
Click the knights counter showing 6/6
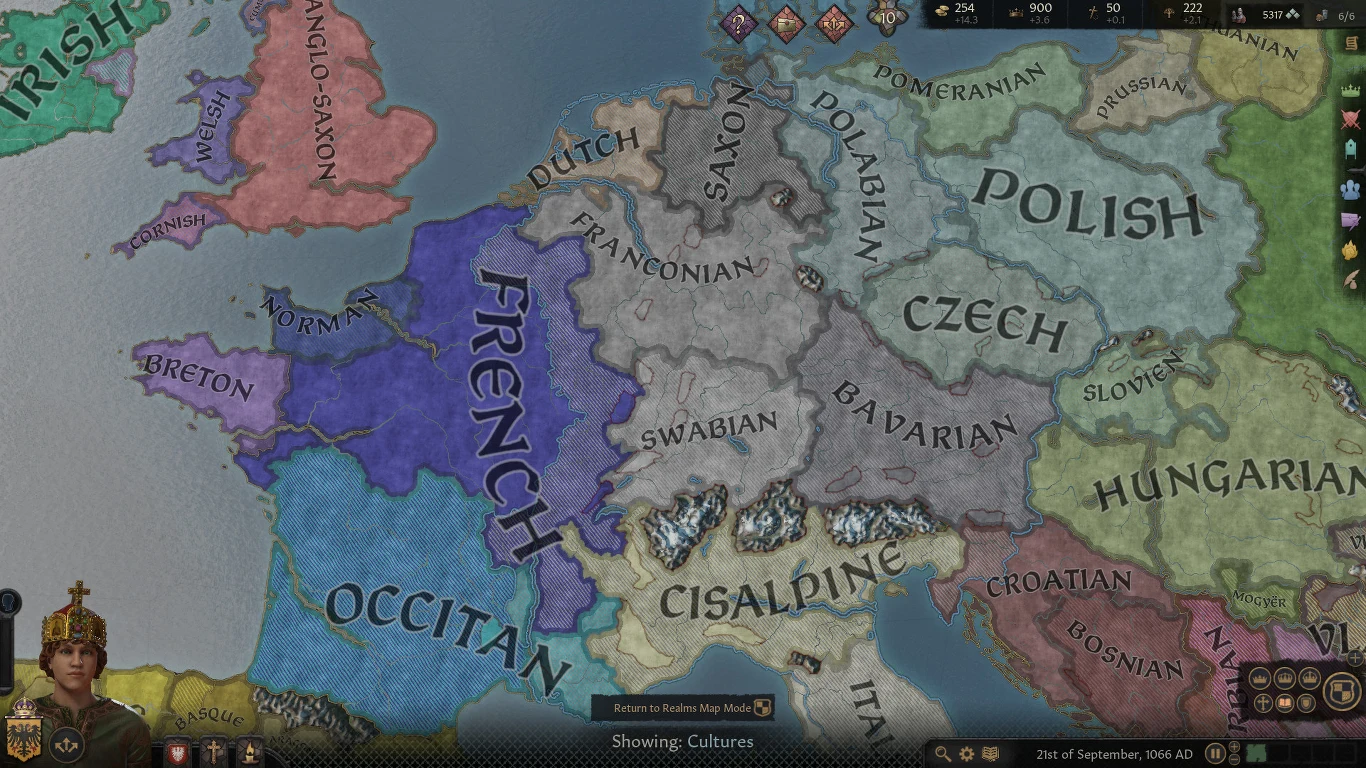click(x=1349, y=16)
